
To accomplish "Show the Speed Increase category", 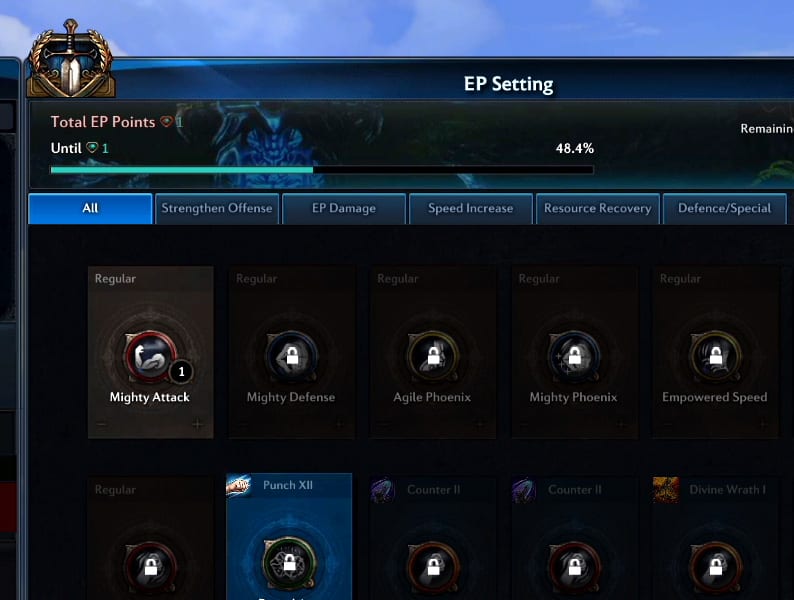I will 470,208.
